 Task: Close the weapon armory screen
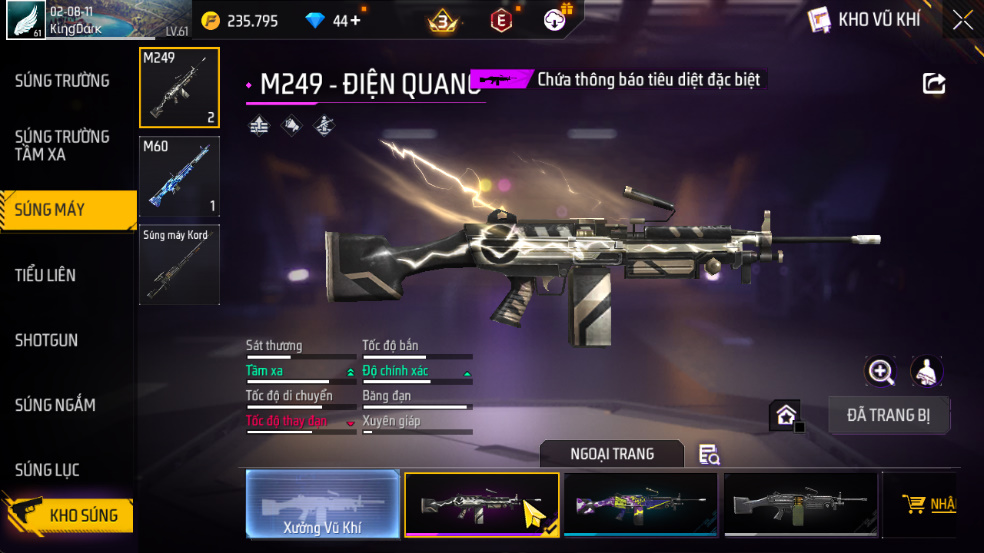(x=962, y=20)
